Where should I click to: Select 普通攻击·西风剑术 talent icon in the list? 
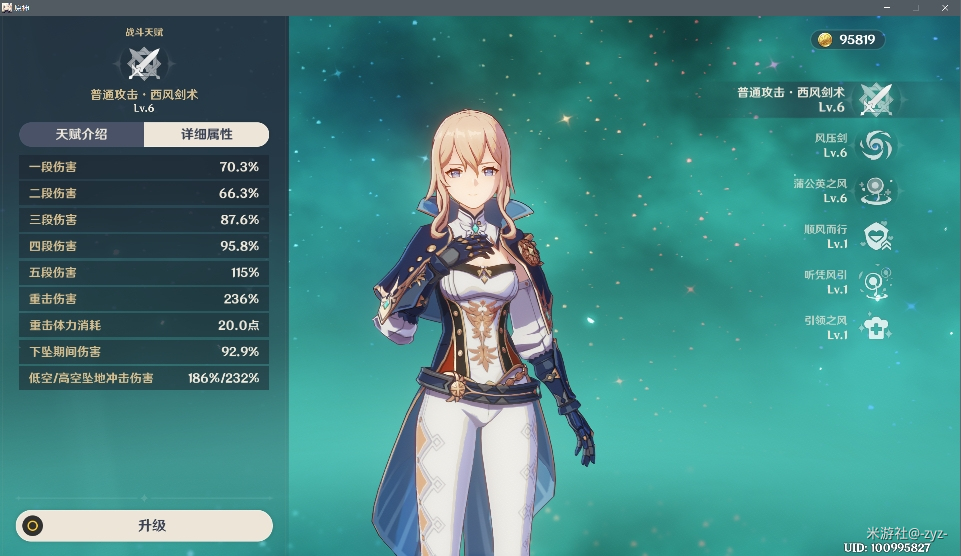877,99
